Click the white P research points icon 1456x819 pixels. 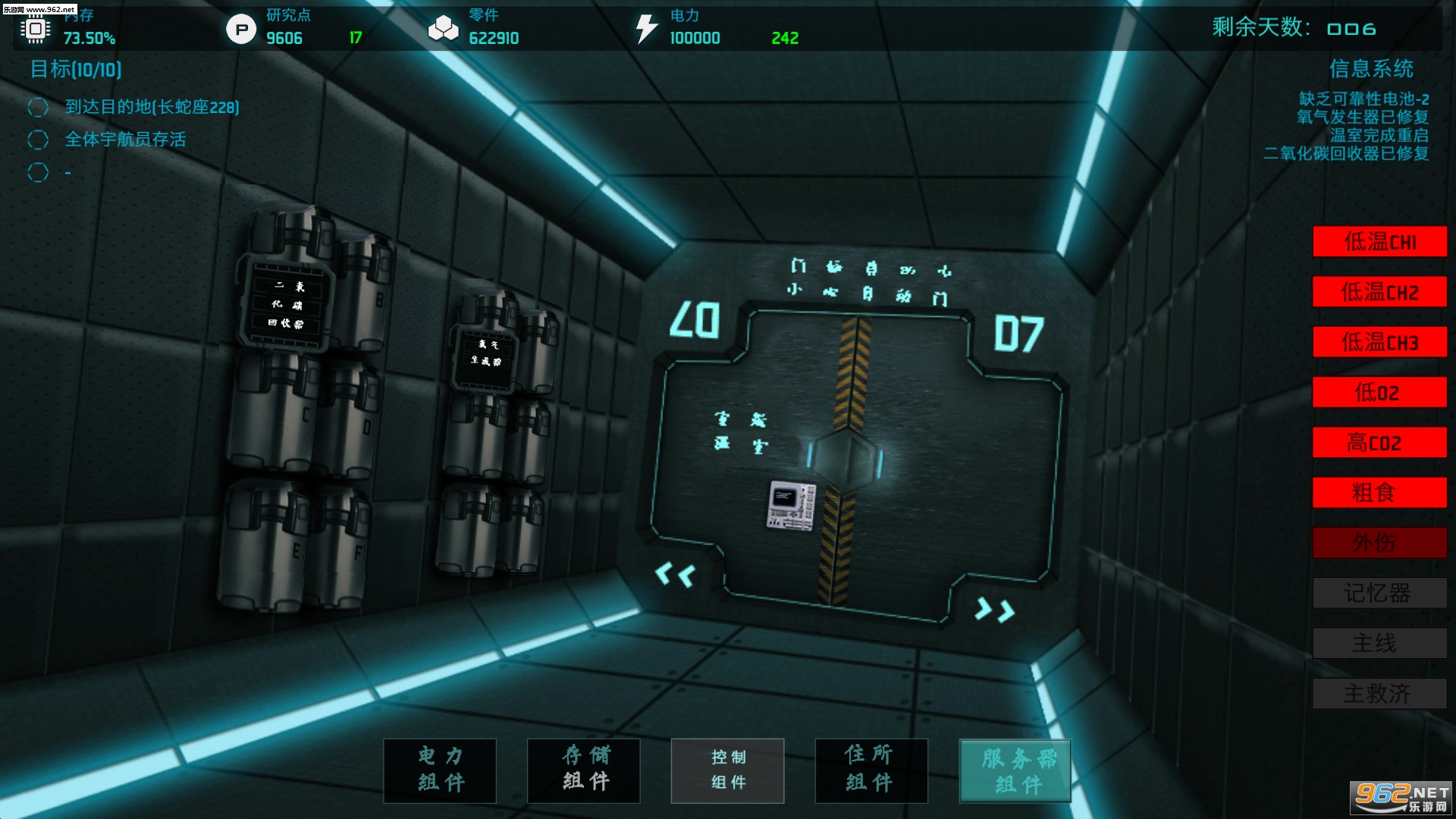pos(241,30)
